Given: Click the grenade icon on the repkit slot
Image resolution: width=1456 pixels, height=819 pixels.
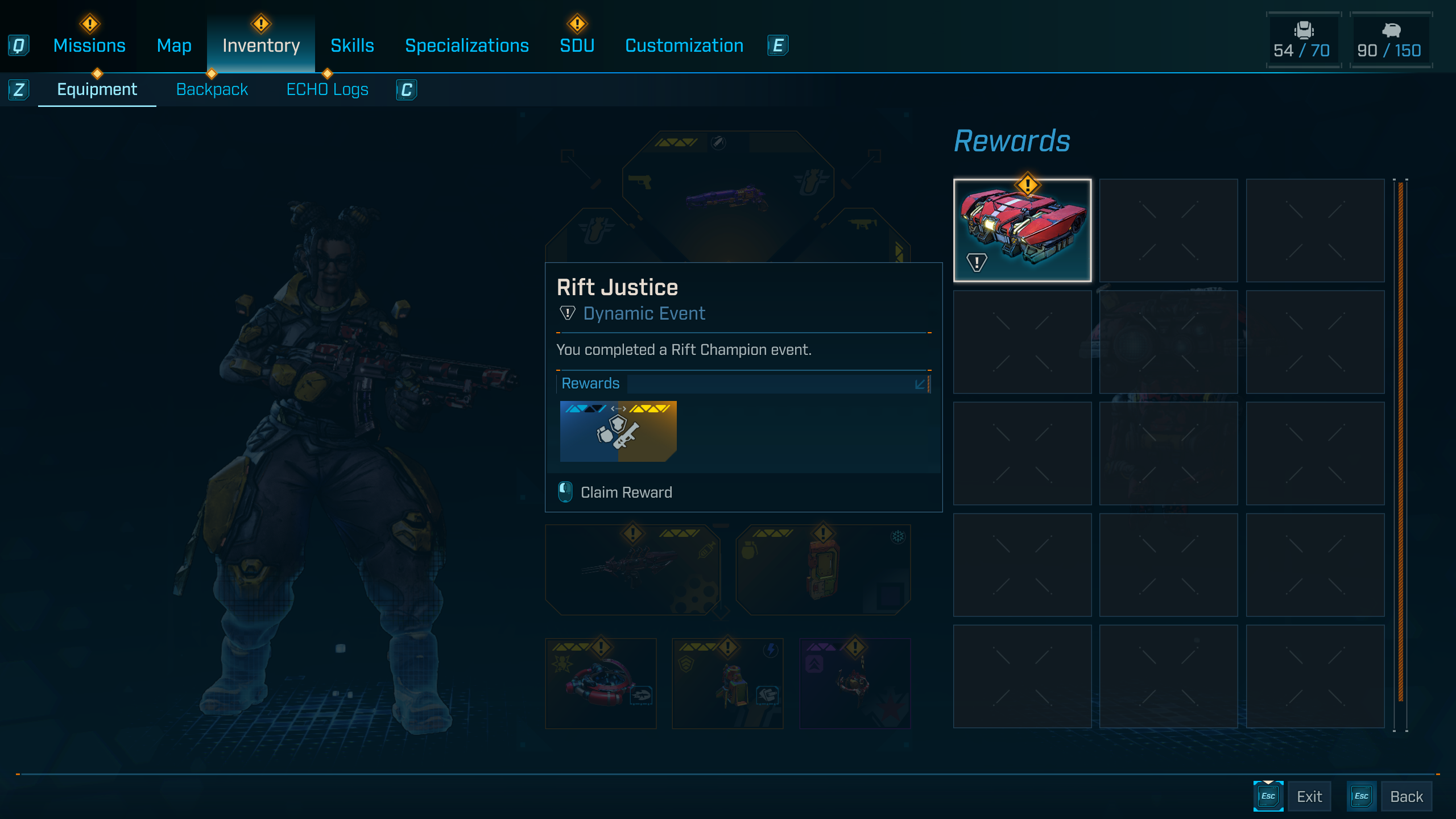Looking at the screenshot, I should click(x=749, y=549).
